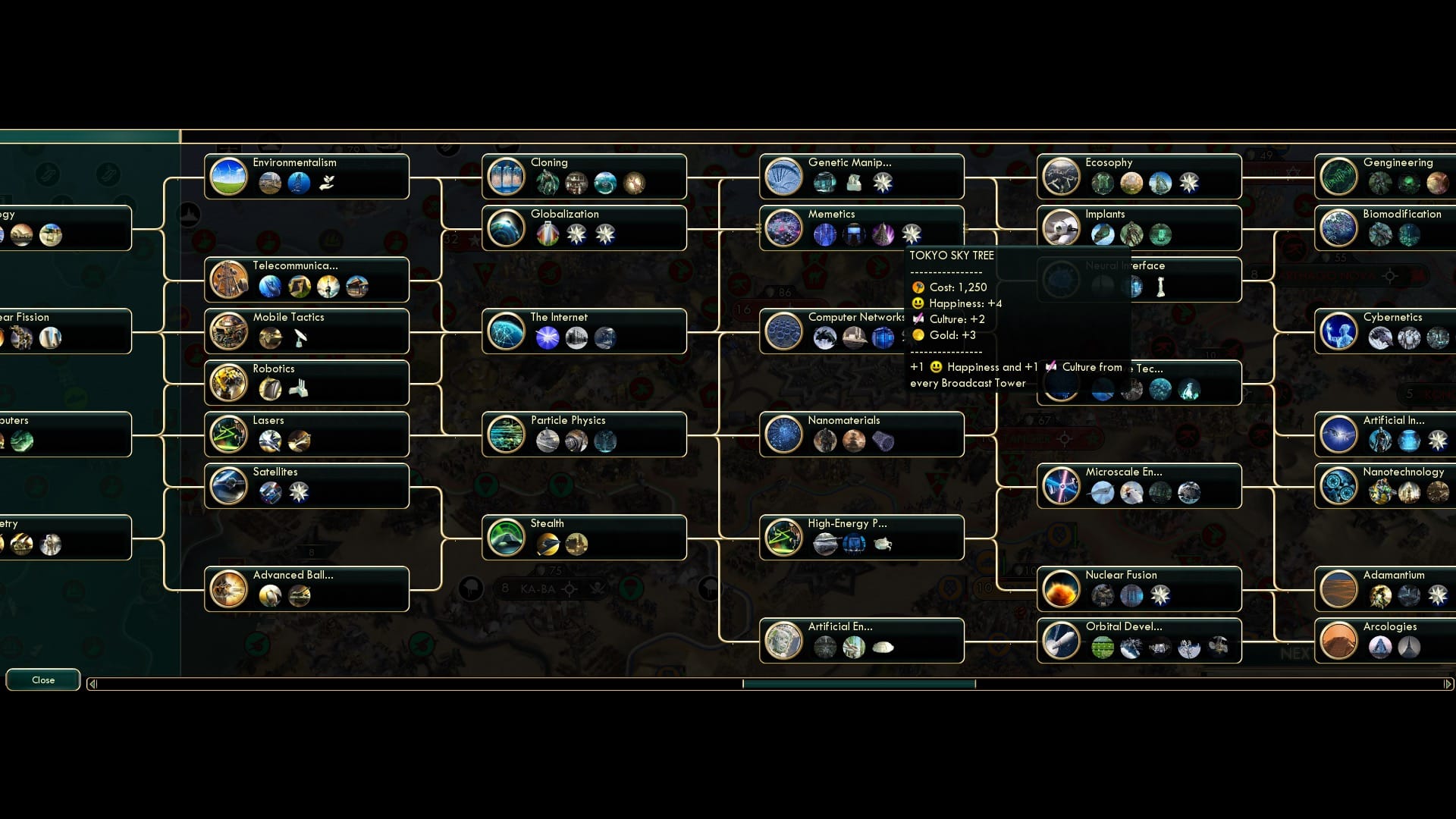Click the Cybernetics technology icon
This screenshot has height=819, width=1456.
coord(1339,331)
